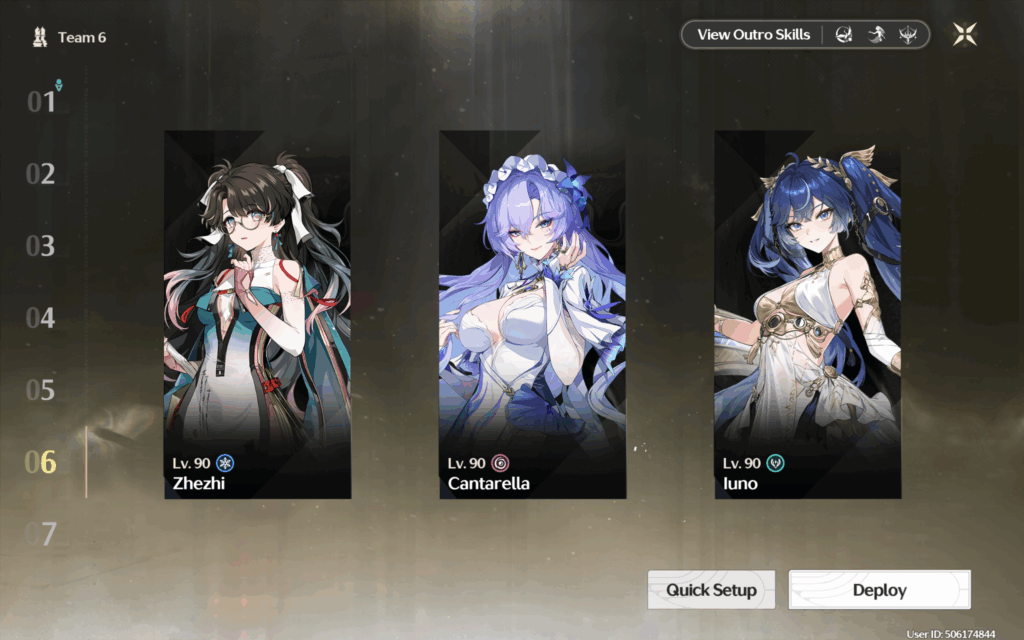Switch to team slot 07

(x=41, y=534)
